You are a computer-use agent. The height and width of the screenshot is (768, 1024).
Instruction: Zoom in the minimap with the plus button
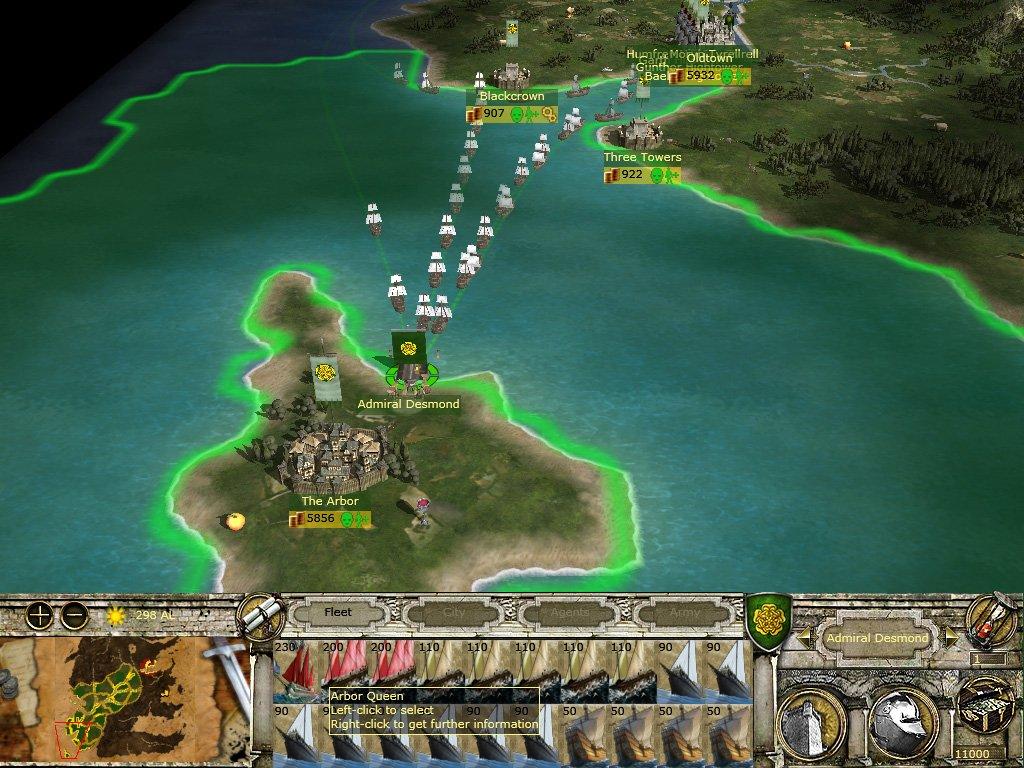click(39, 616)
